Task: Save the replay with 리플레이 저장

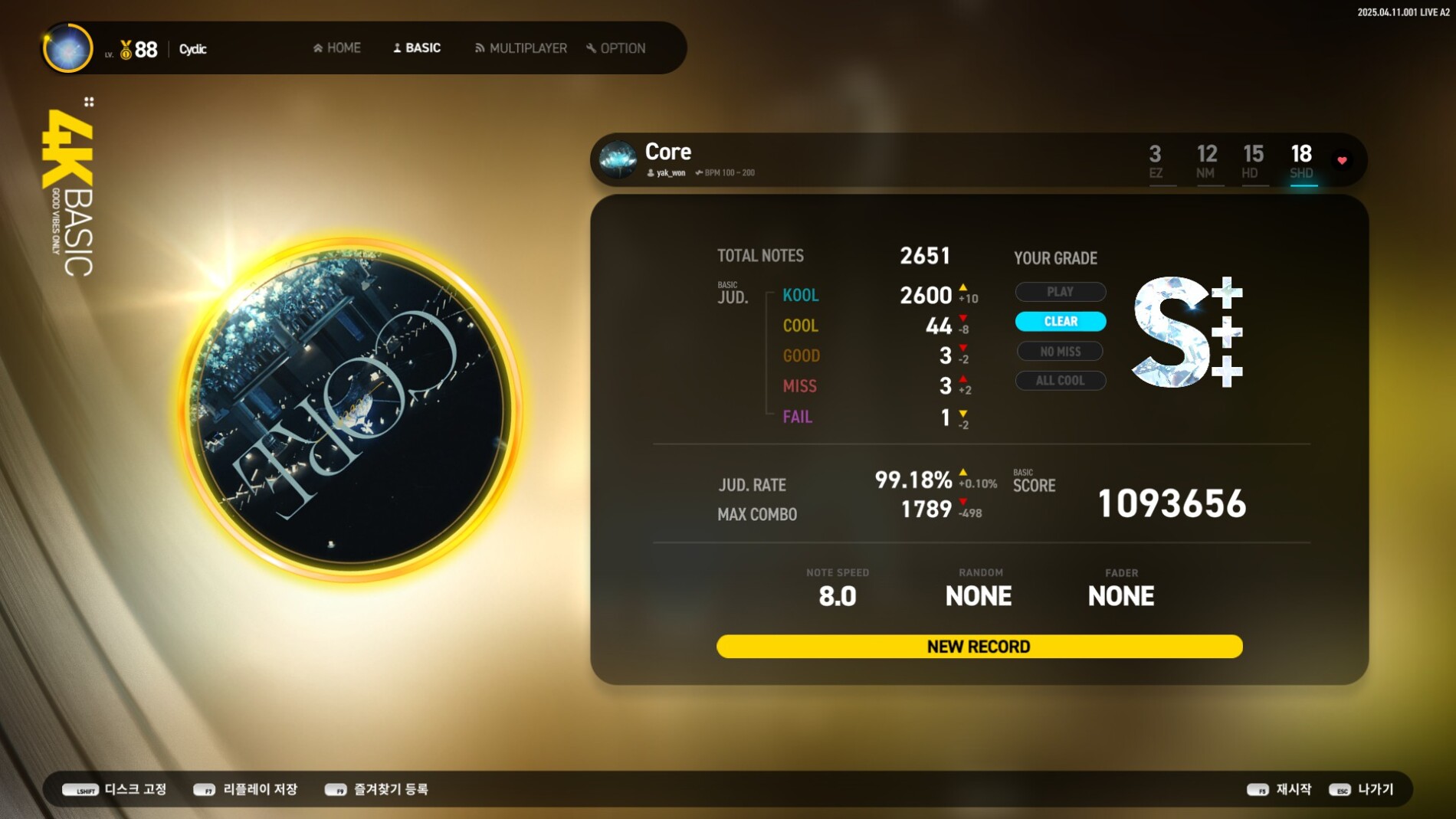Action: tap(246, 789)
